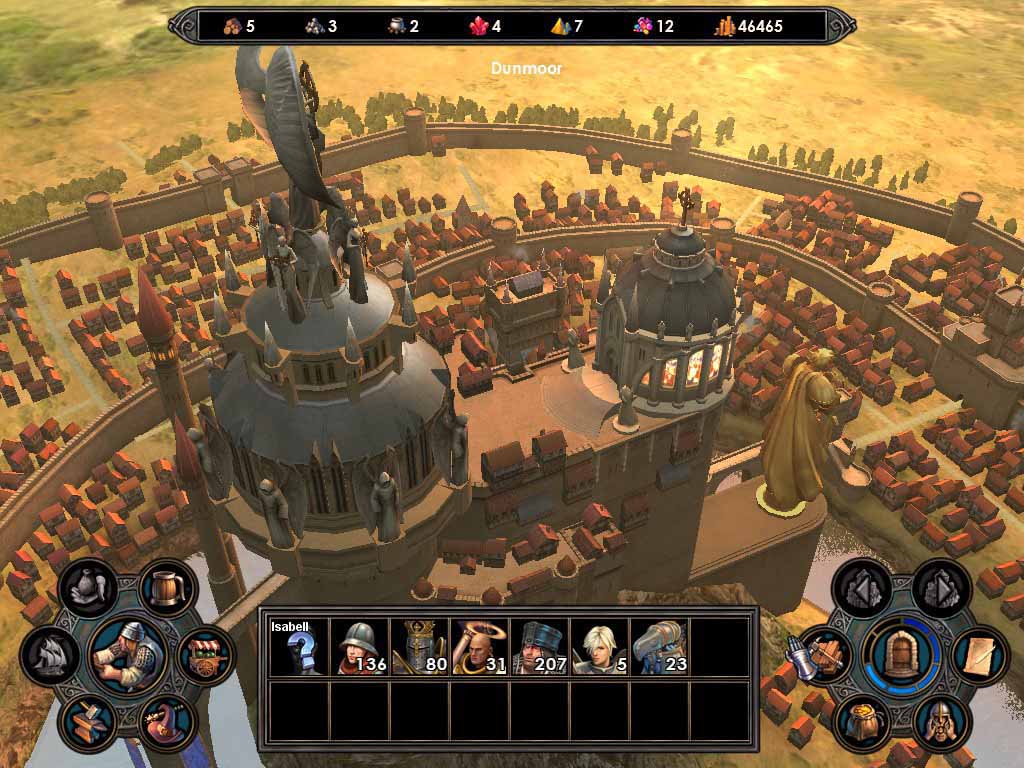Open the blacksmith anvil button
1024x768 pixels.
[x=88, y=723]
